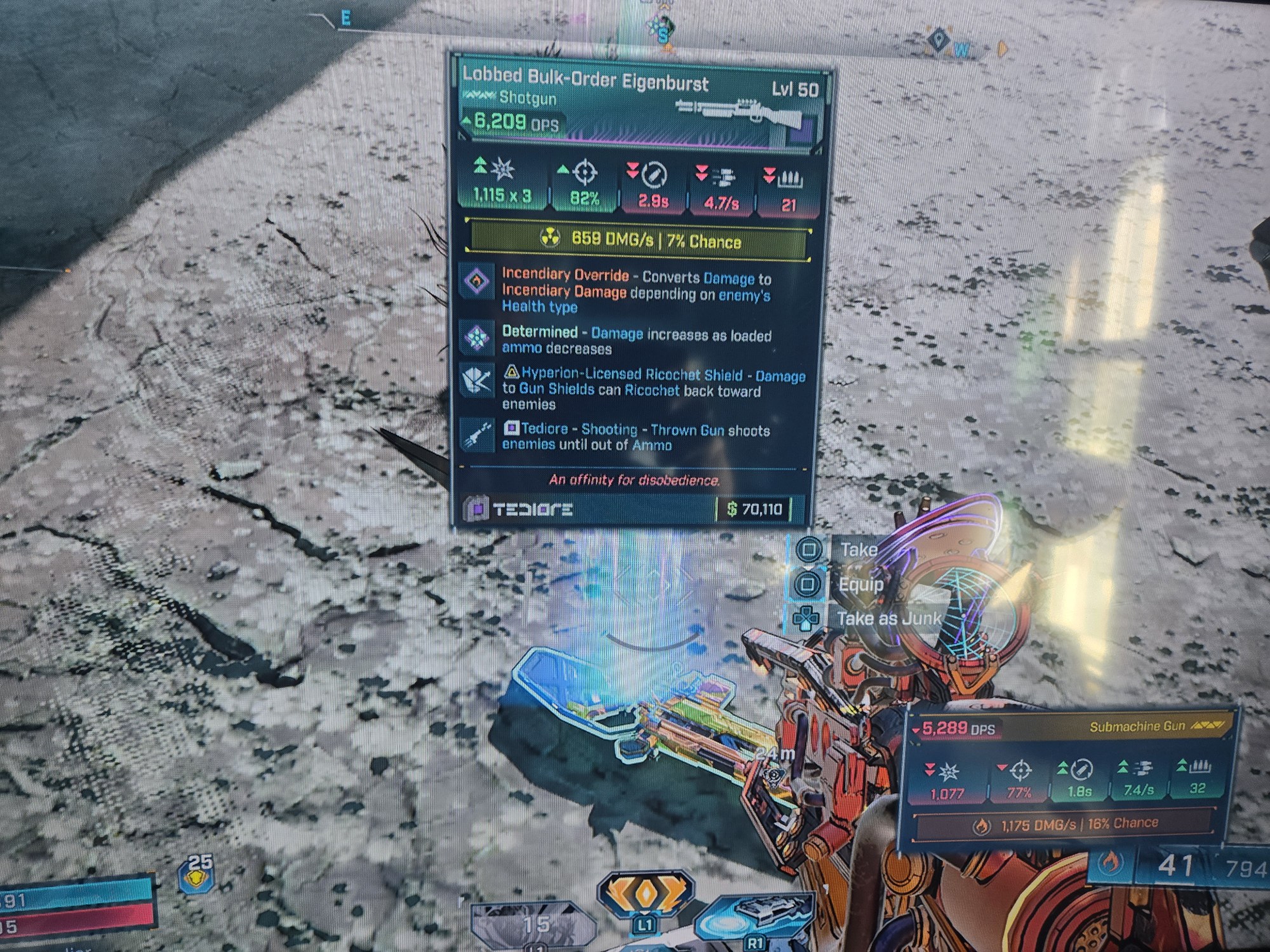Select the Determined perk icon
The width and height of the screenshot is (1270, 952).
point(477,338)
